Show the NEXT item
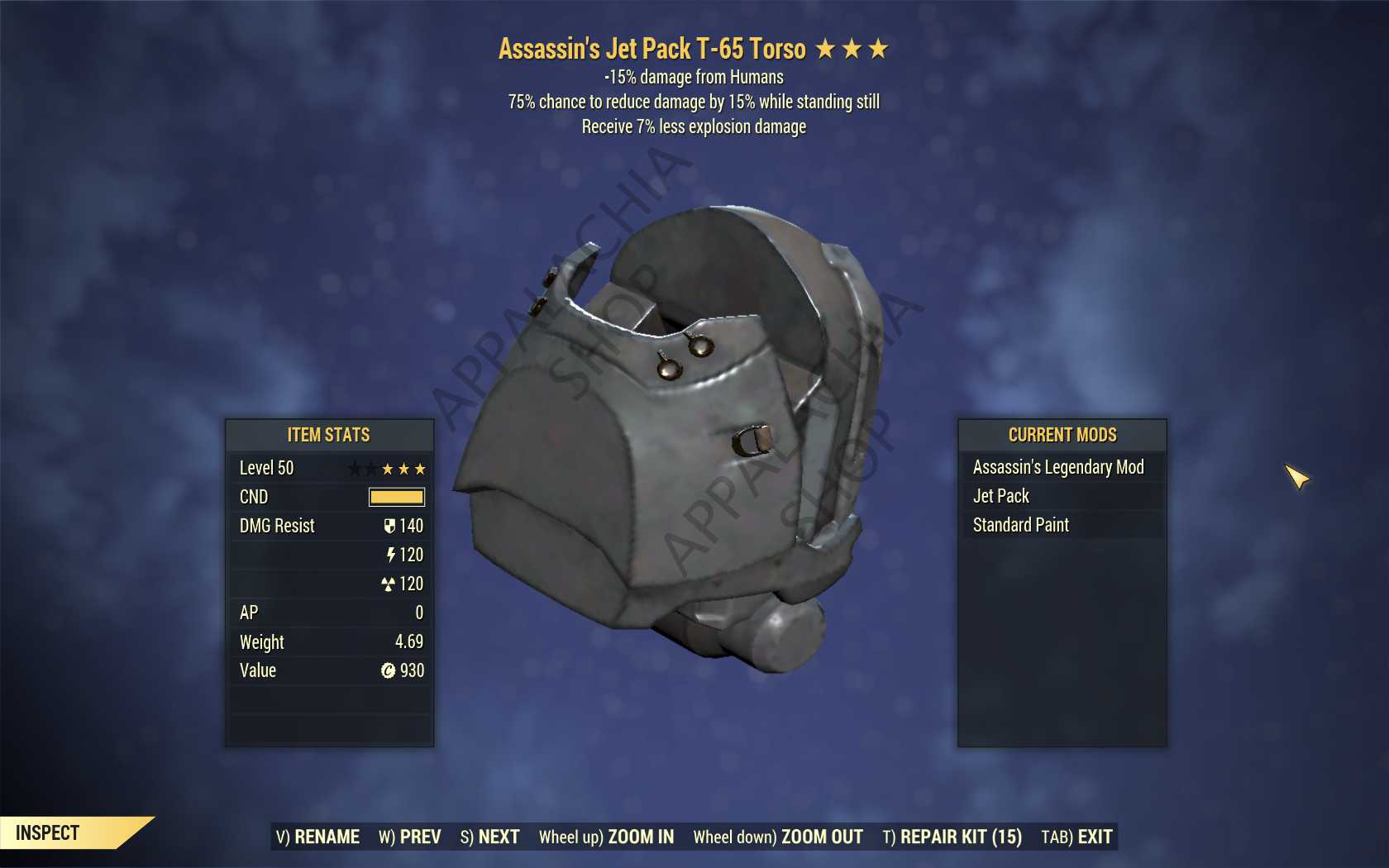Image resolution: width=1389 pixels, height=868 pixels. (489, 837)
